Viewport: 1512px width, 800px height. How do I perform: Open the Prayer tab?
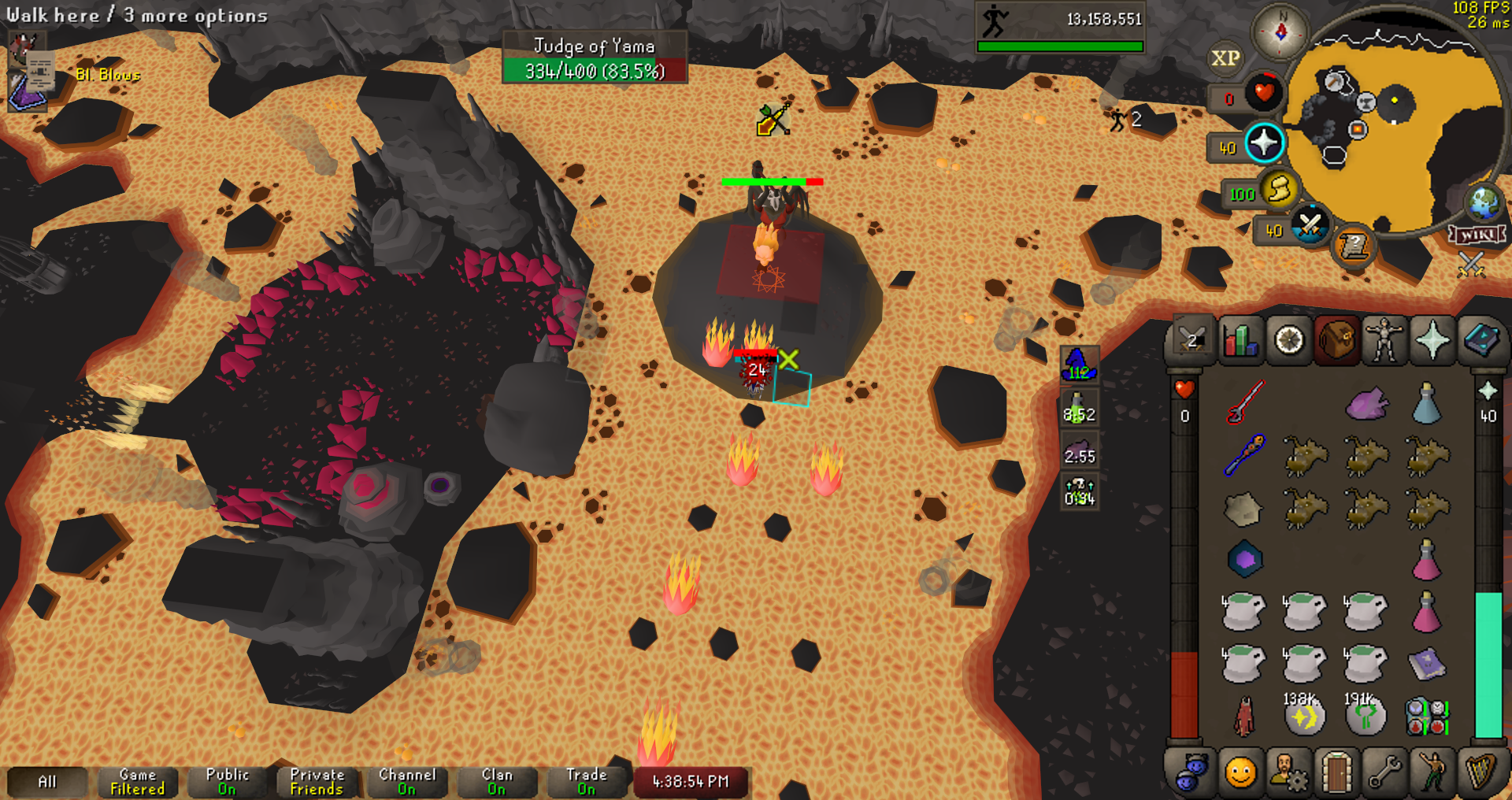[1432, 341]
